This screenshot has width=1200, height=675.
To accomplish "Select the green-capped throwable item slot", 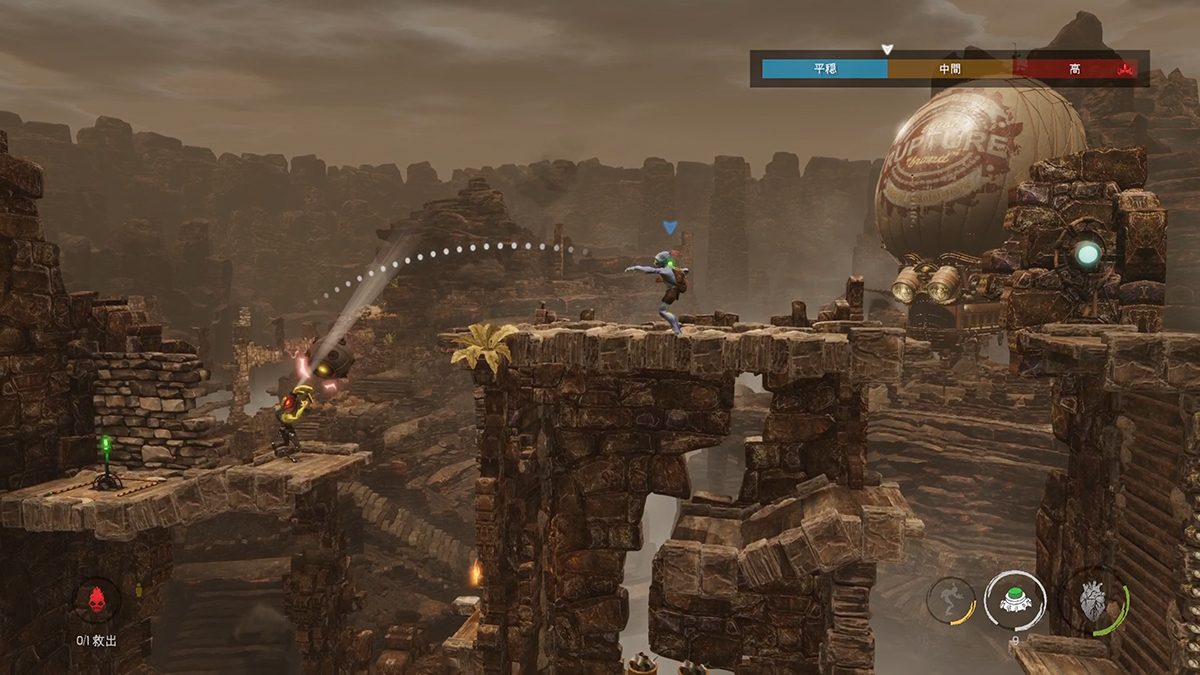I will coord(1015,600).
